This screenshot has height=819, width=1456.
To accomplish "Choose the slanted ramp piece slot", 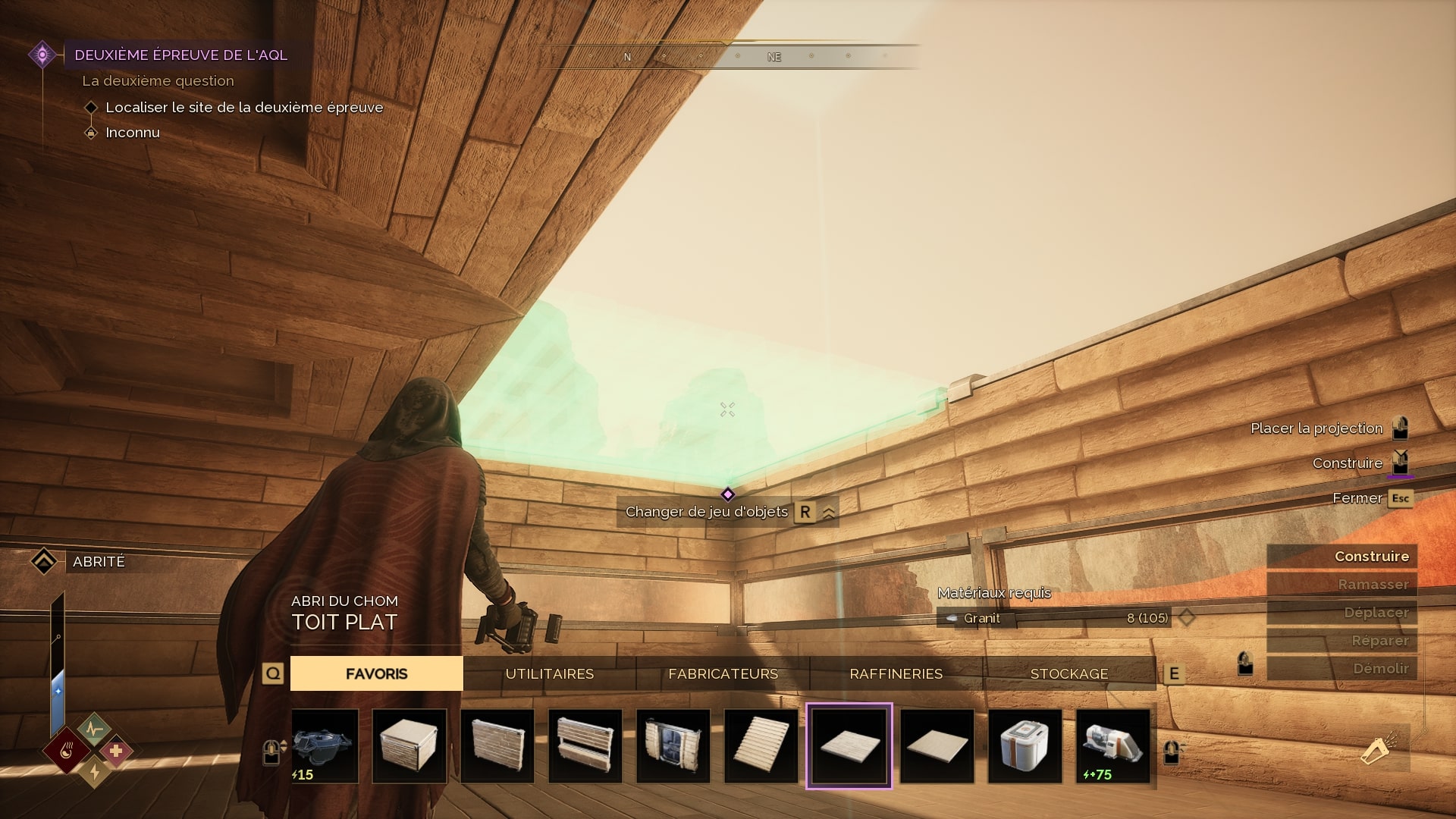I will tap(761, 746).
